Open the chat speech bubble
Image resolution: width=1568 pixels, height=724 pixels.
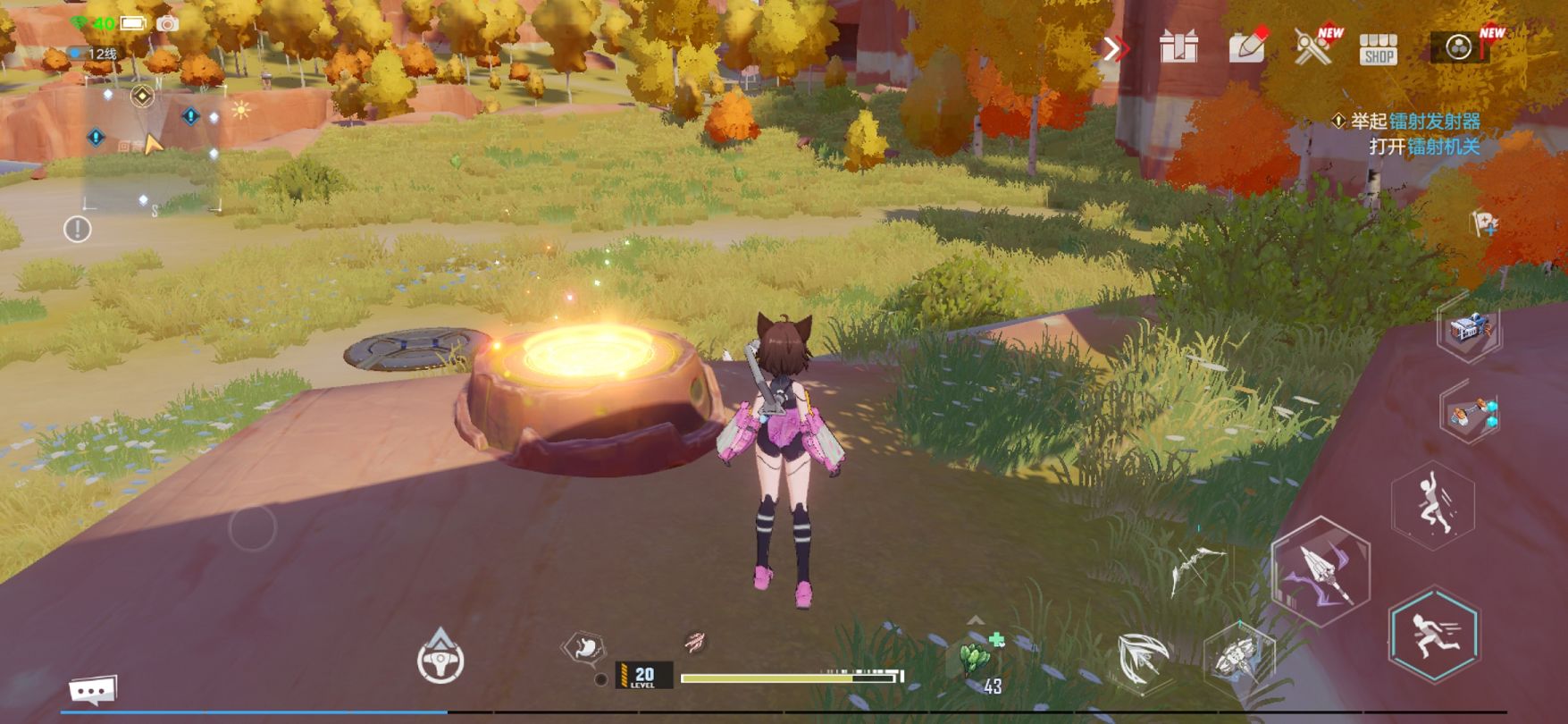pos(93,690)
